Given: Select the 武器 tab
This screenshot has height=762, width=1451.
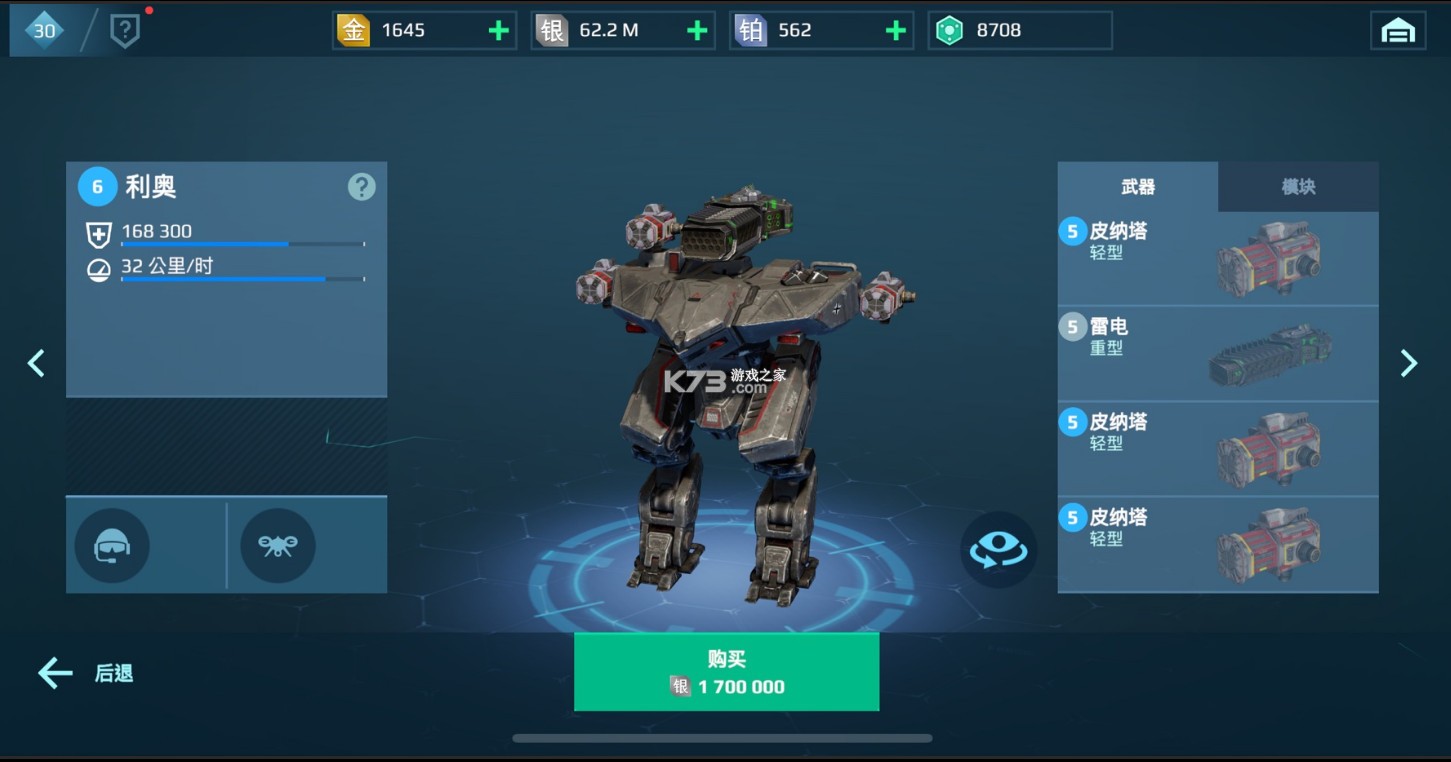Looking at the screenshot, I should click(x=1138, y=187).
